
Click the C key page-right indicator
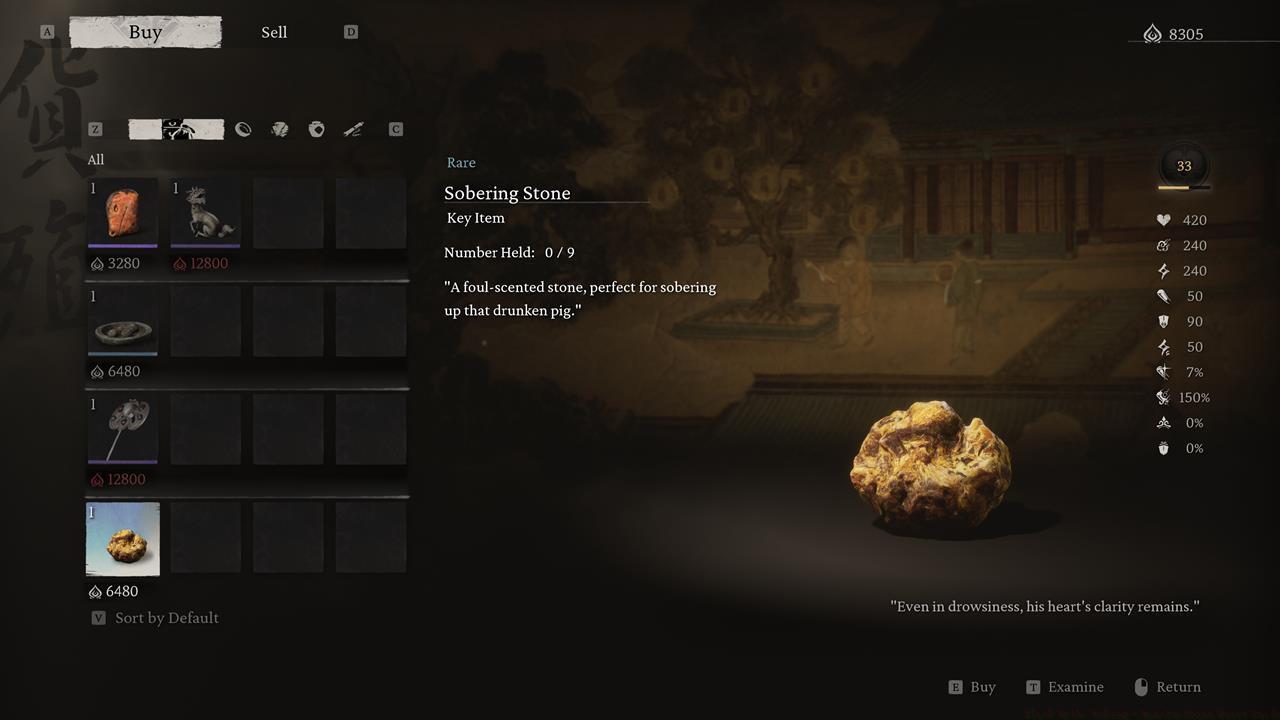[x=395, y=129]
